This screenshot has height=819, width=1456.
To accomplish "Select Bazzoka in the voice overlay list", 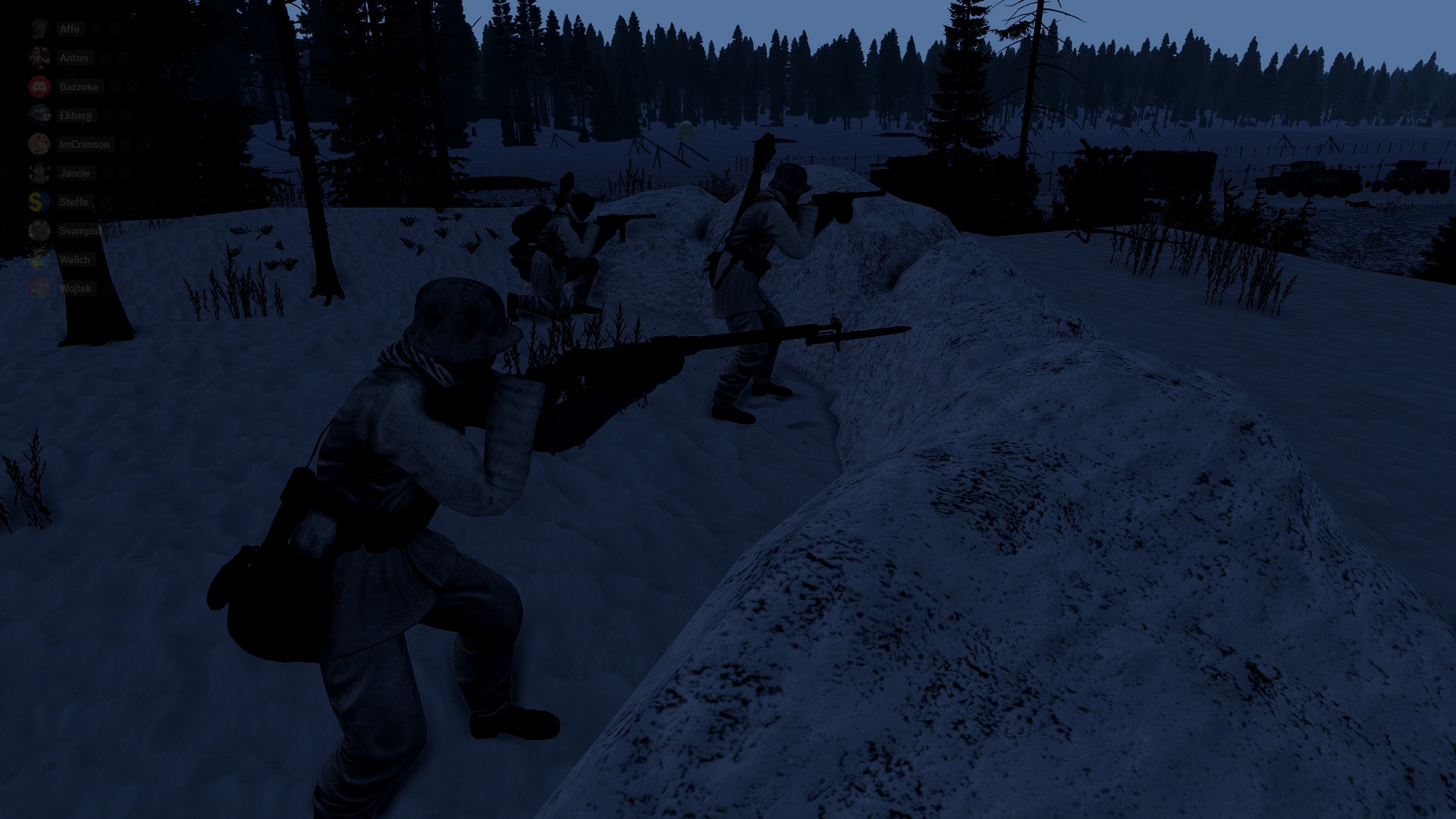I will (78, 86).
